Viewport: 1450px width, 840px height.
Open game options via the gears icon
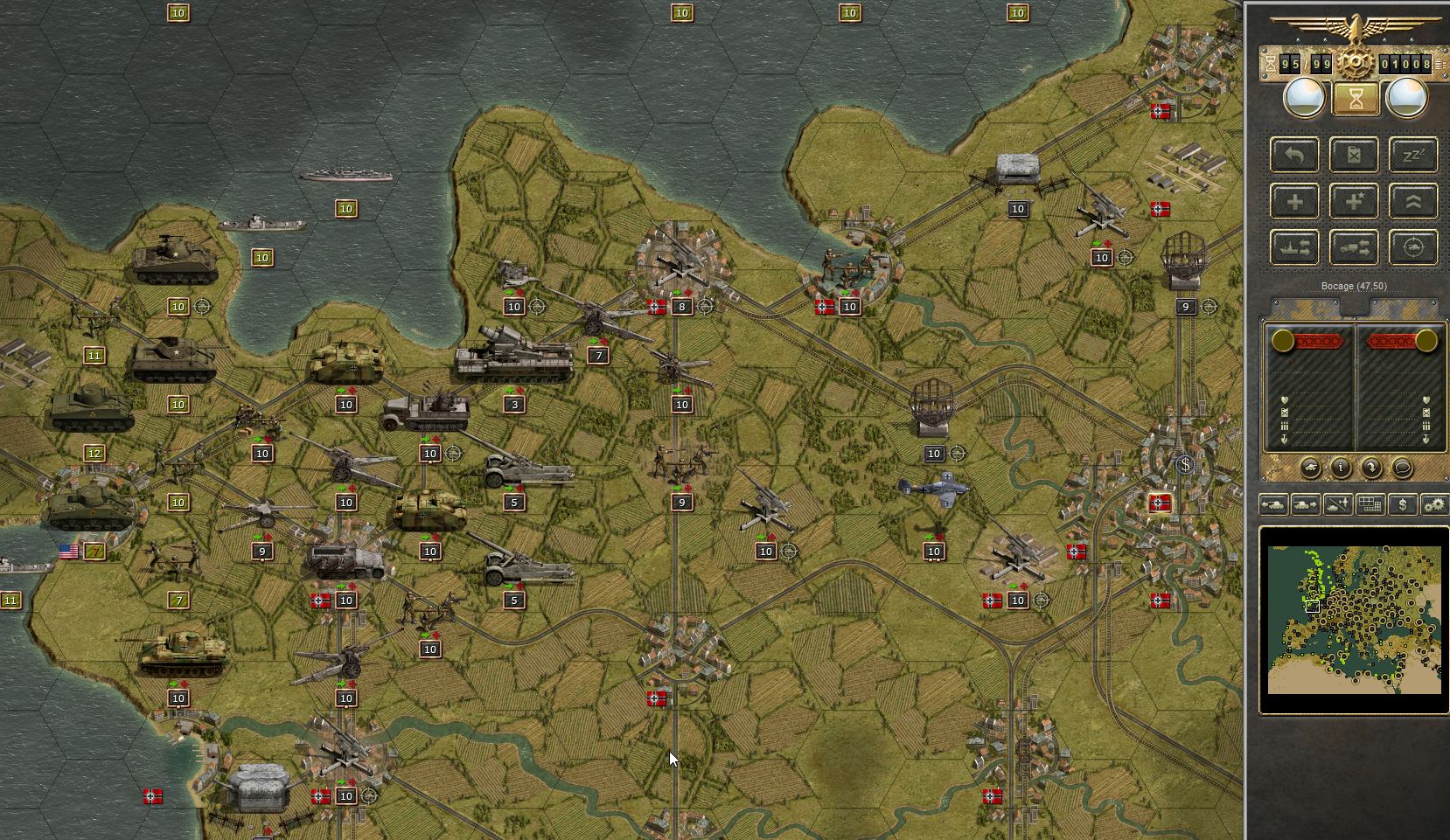pyautogui.click(x=1435, y=505)
